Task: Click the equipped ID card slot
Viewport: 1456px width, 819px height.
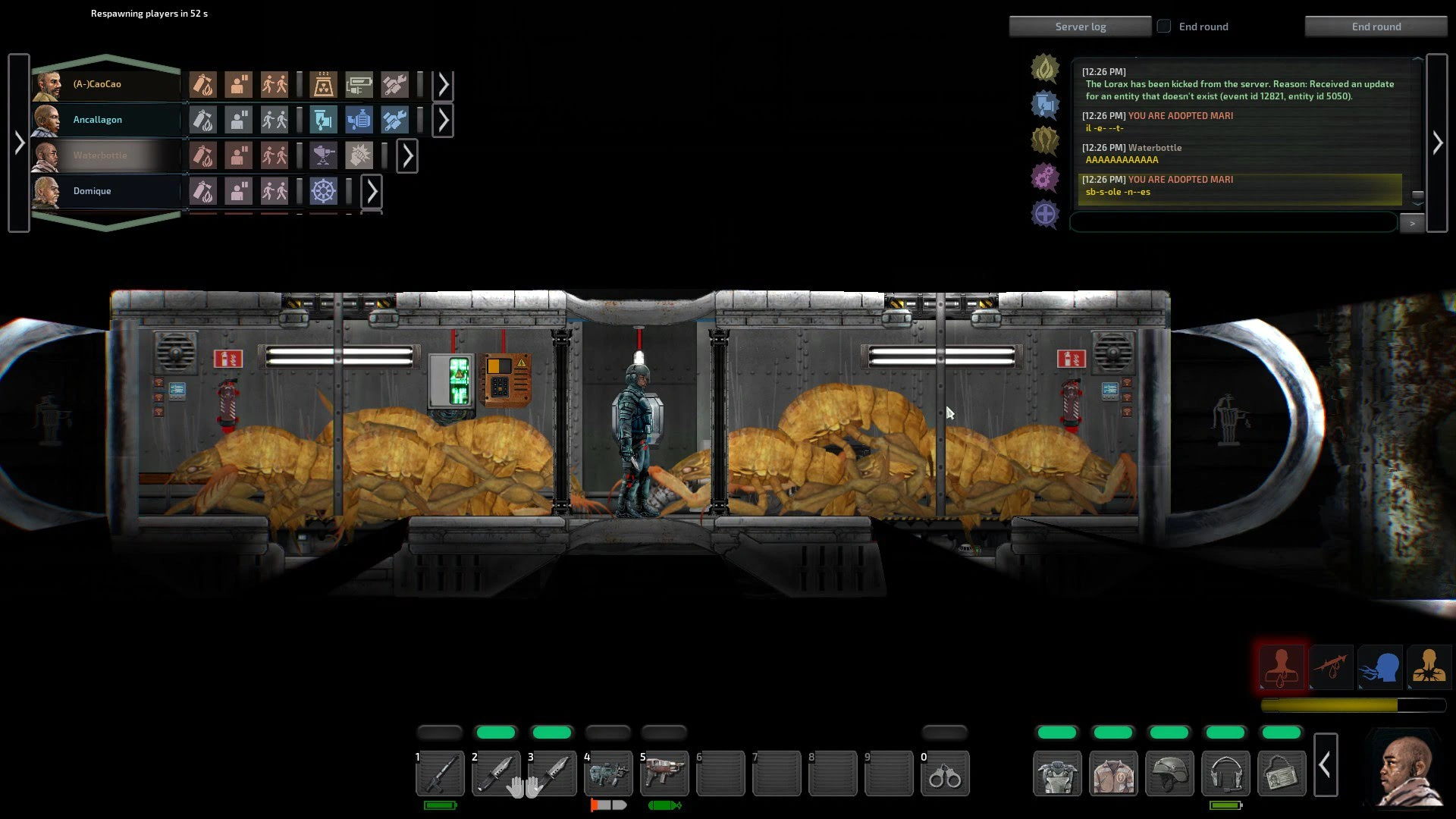Action: pyautogui.click(x=1282, y=773)
